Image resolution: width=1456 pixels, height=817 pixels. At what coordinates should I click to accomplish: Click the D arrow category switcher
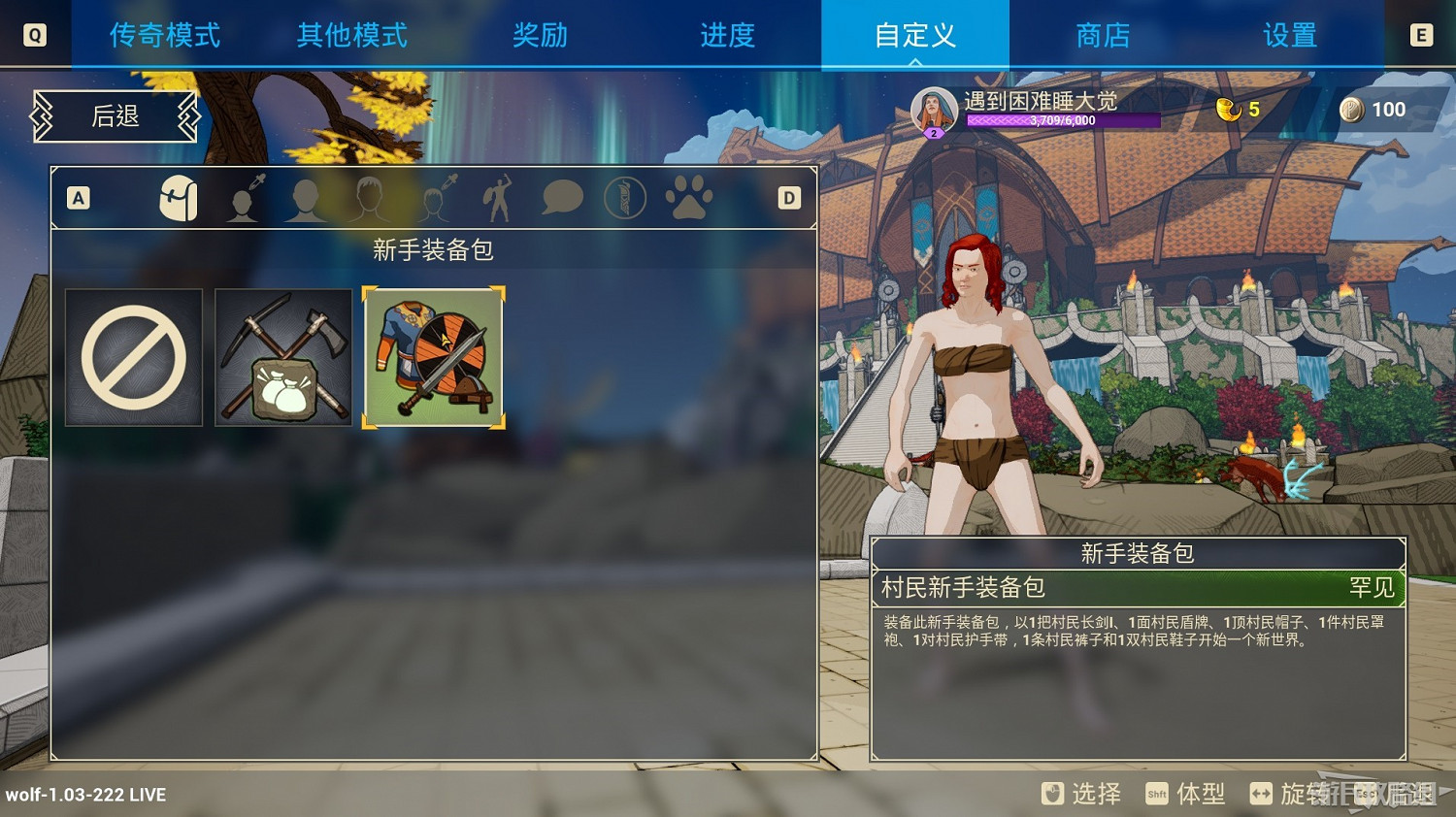pyautogui.click(x=788, y=197)
